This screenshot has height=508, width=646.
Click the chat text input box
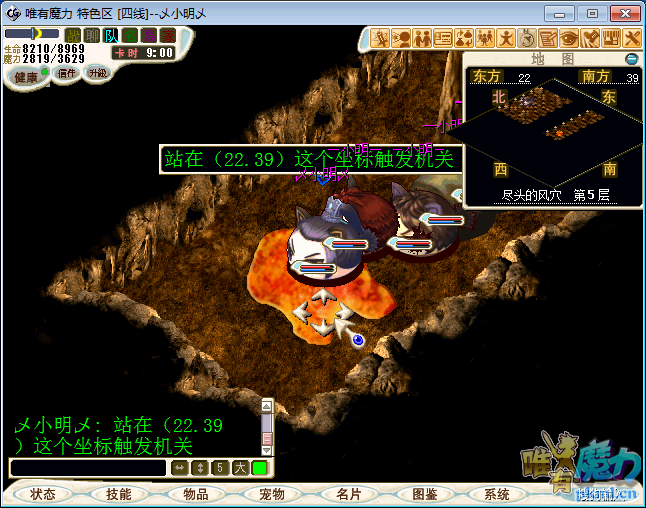point(88,467)
